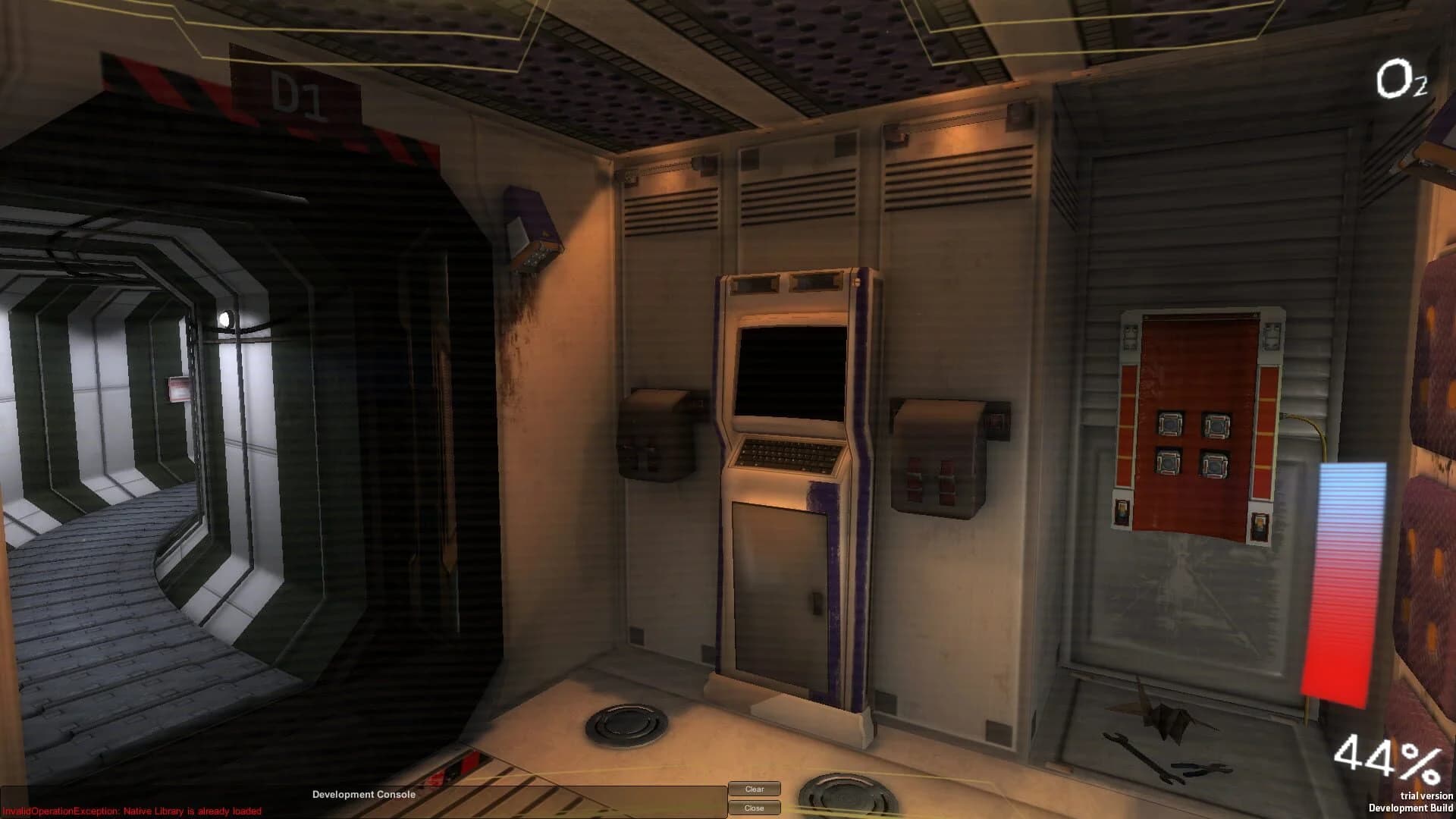This screenshot has width=1456, height=819.
Task: Clear the development console log
Action: coord(755,789)
